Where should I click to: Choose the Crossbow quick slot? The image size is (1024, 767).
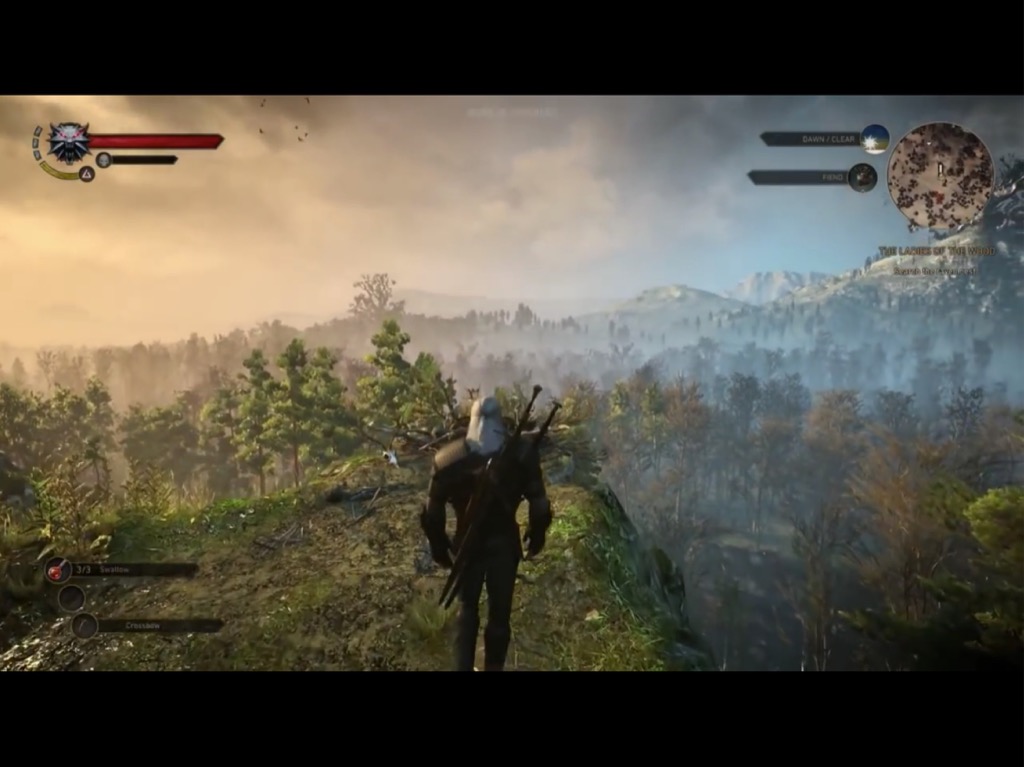coord(84,626)
